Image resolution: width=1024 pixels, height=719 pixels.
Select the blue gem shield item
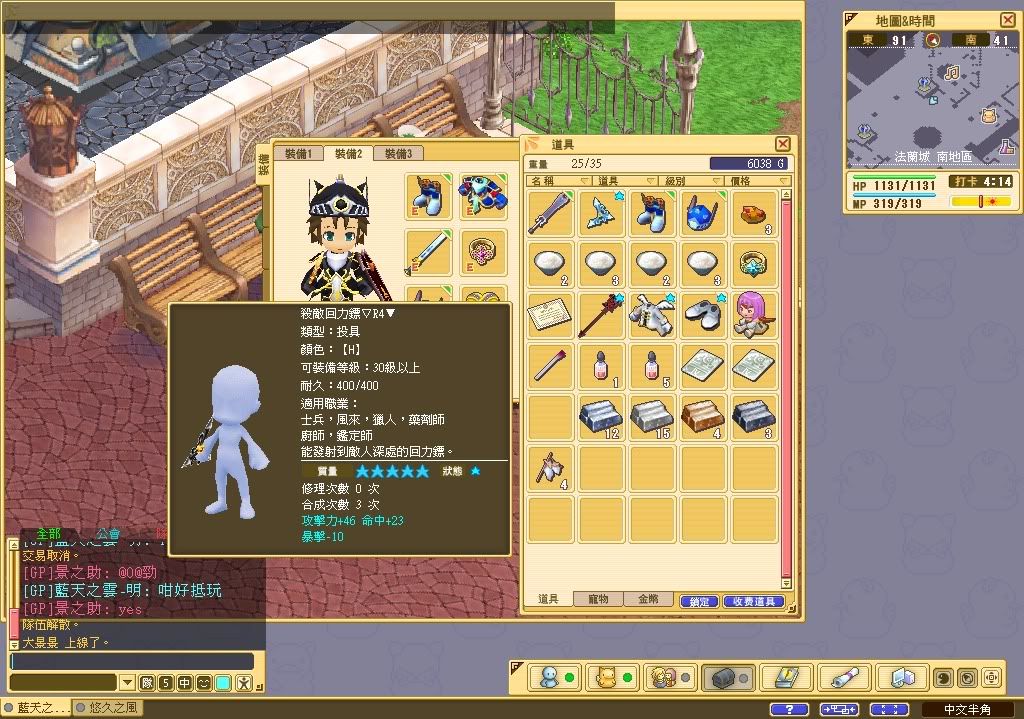[702, 213]
